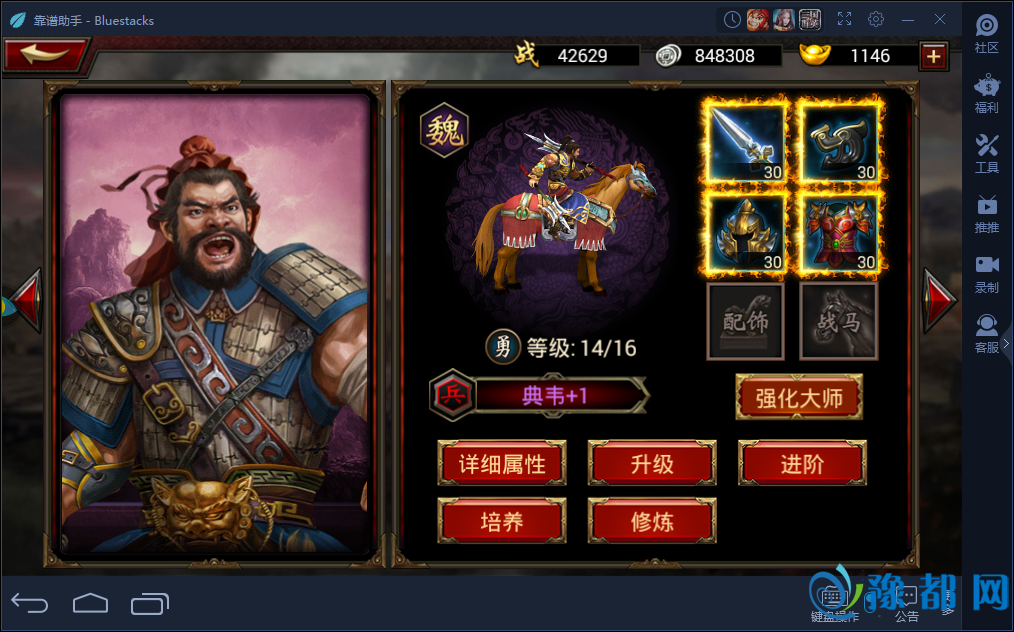View 详细属性 detailed attributes
This screenshot has width=1014, height=632.
pyautogui.click(x=502, y=464)
